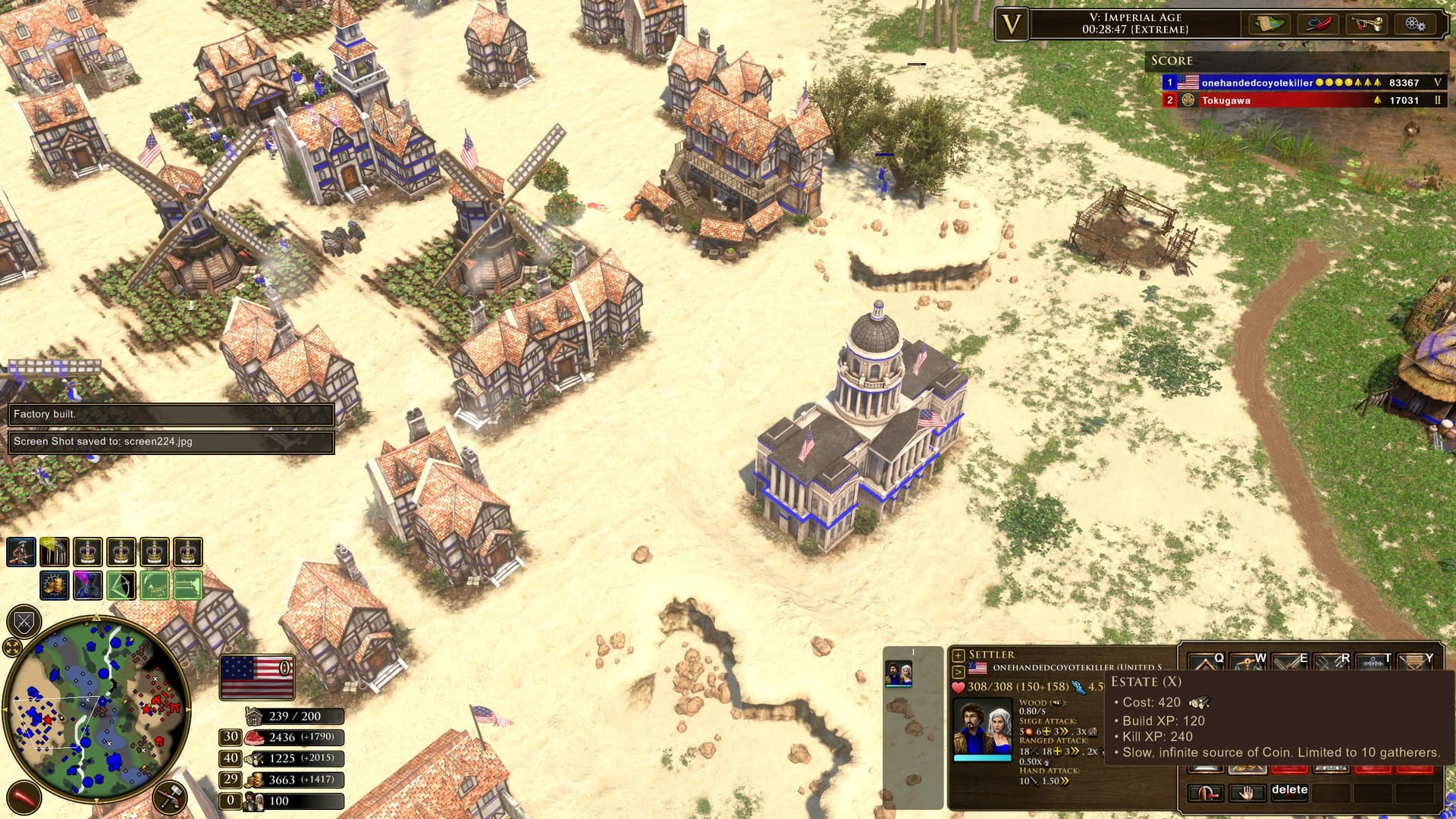Click the hammer and pistol button
The height and width of the screenshot is (819, 1456).
tap(169, 797)
